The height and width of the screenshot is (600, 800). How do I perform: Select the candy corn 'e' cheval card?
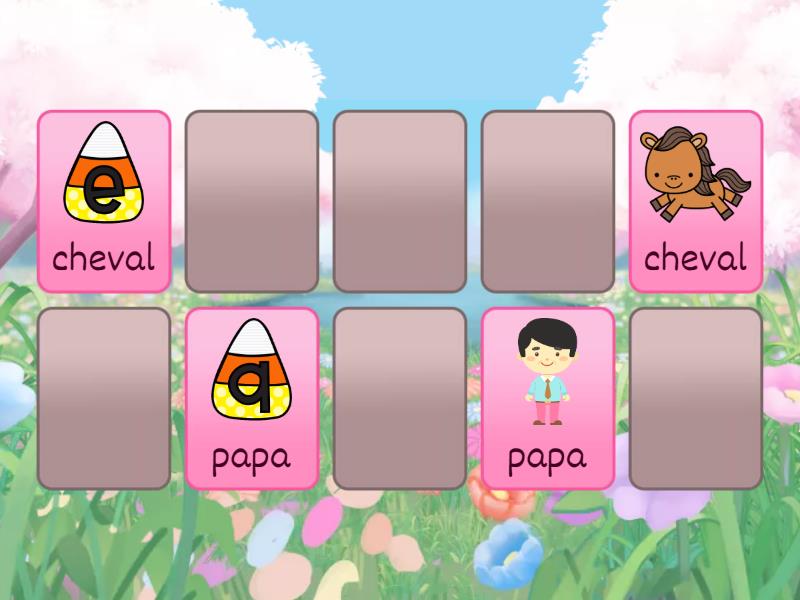104,201
